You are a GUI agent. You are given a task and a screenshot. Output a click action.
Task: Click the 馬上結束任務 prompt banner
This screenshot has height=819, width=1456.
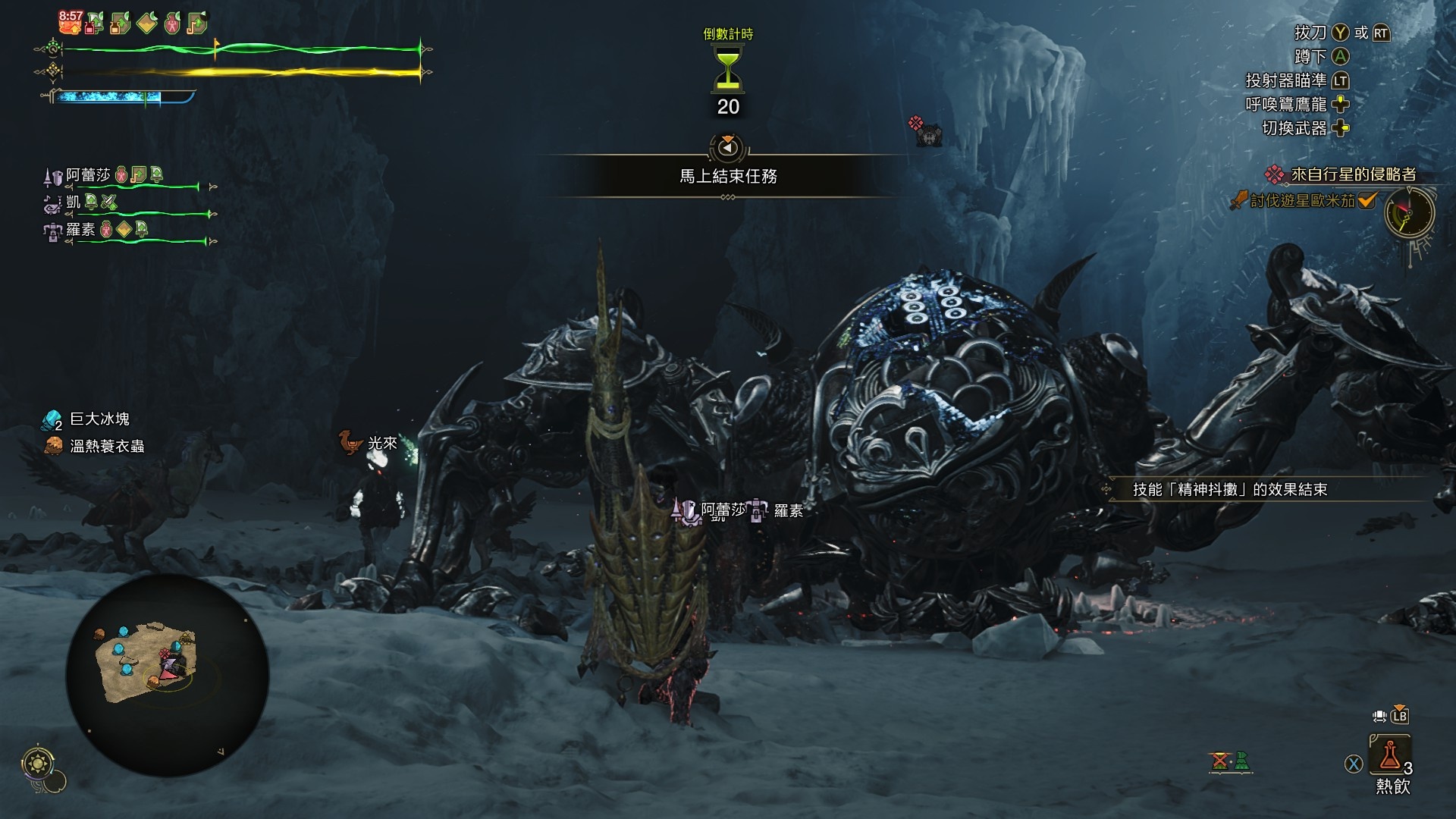click(x=727, y=177)
